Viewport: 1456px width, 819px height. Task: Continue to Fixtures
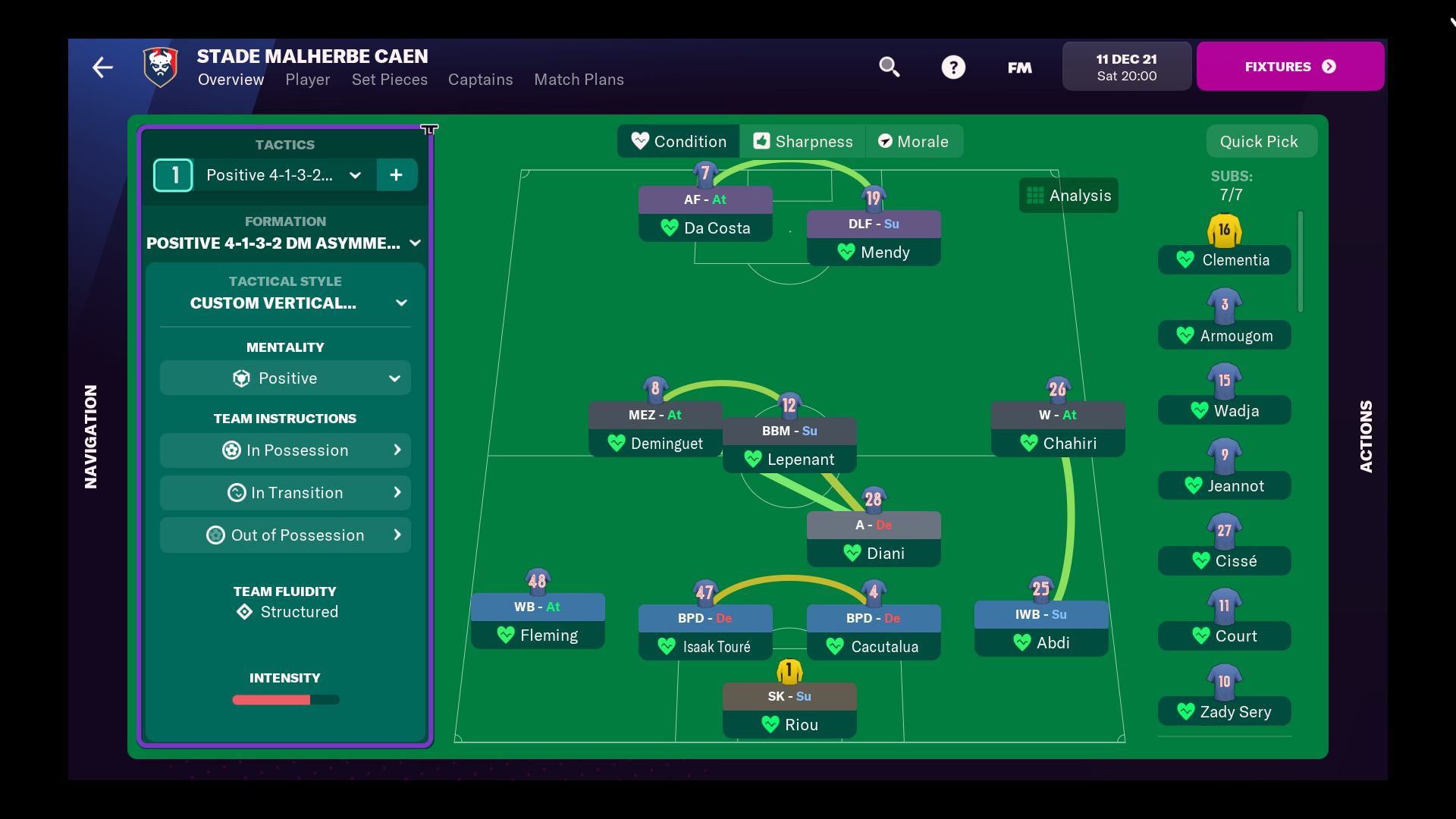[1290, 67]
